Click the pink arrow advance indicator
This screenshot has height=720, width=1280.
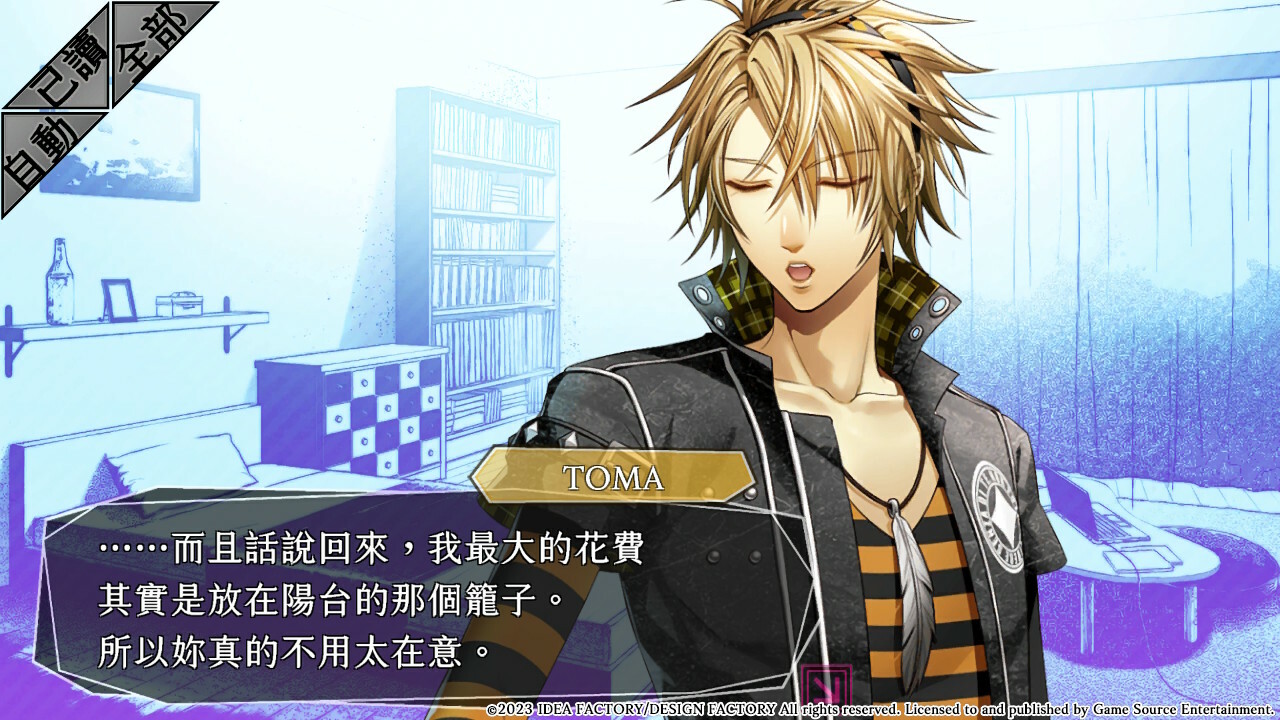tap(826, 686)
